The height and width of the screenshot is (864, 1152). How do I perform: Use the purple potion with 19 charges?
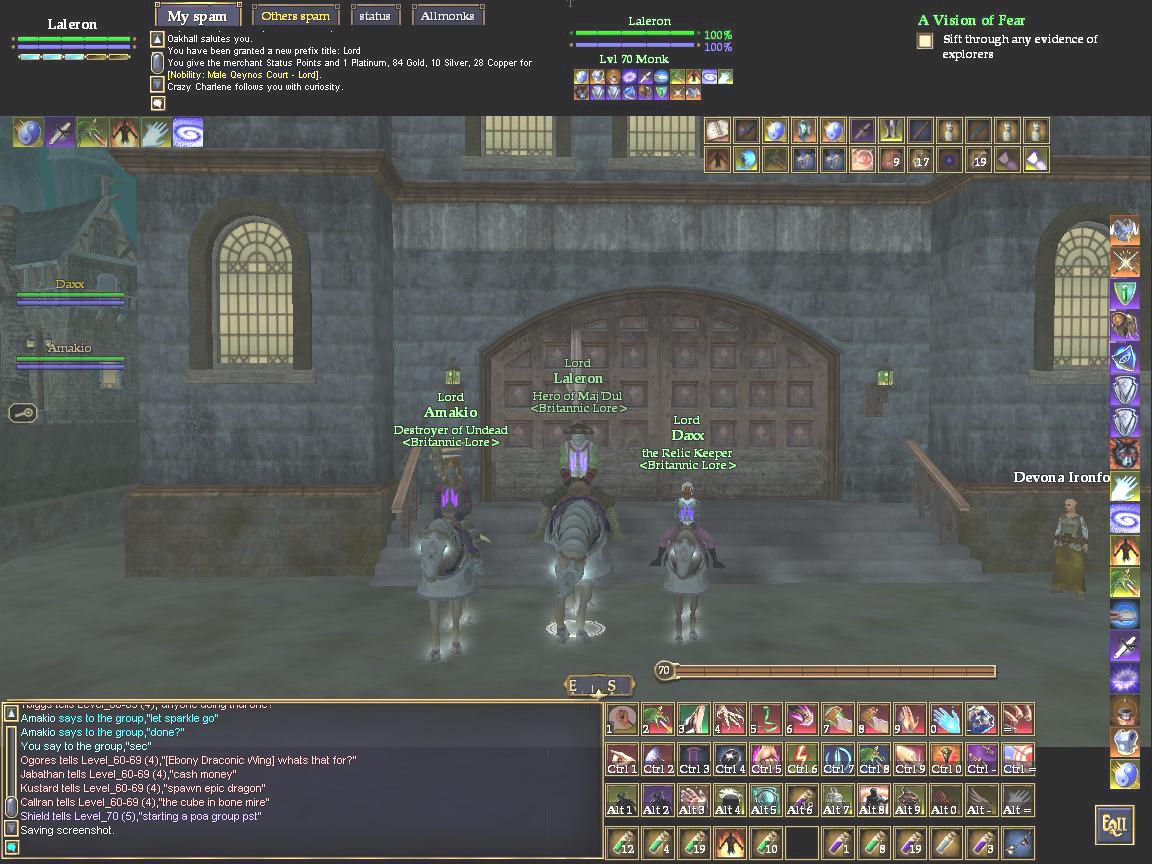point(909,842)
